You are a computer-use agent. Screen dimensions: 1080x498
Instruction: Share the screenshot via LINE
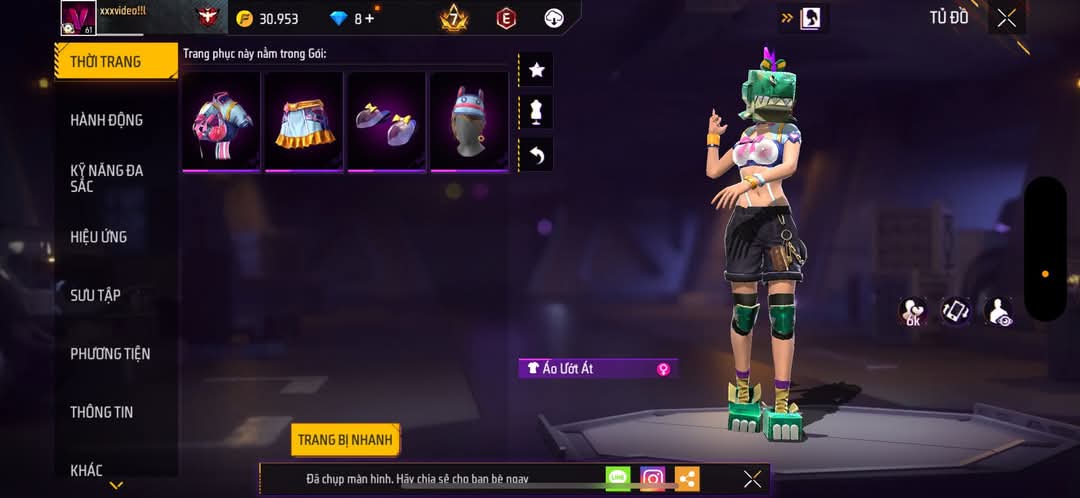[618, 479]
